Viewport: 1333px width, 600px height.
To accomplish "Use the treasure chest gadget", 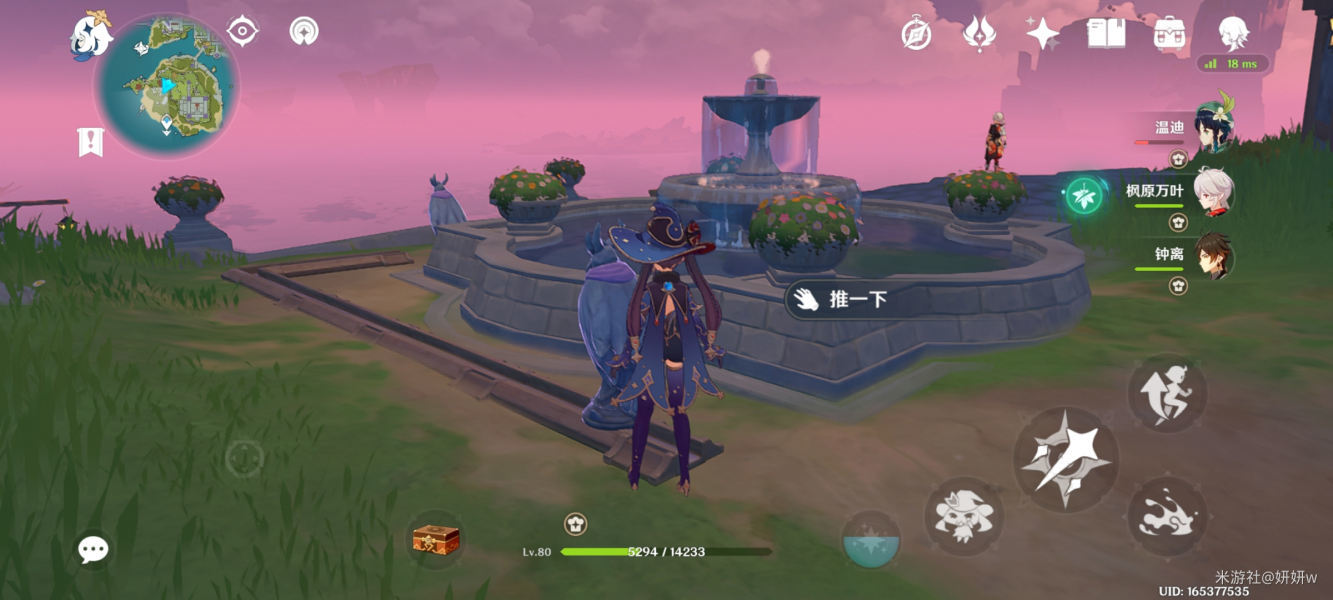I will pos(436,540).
